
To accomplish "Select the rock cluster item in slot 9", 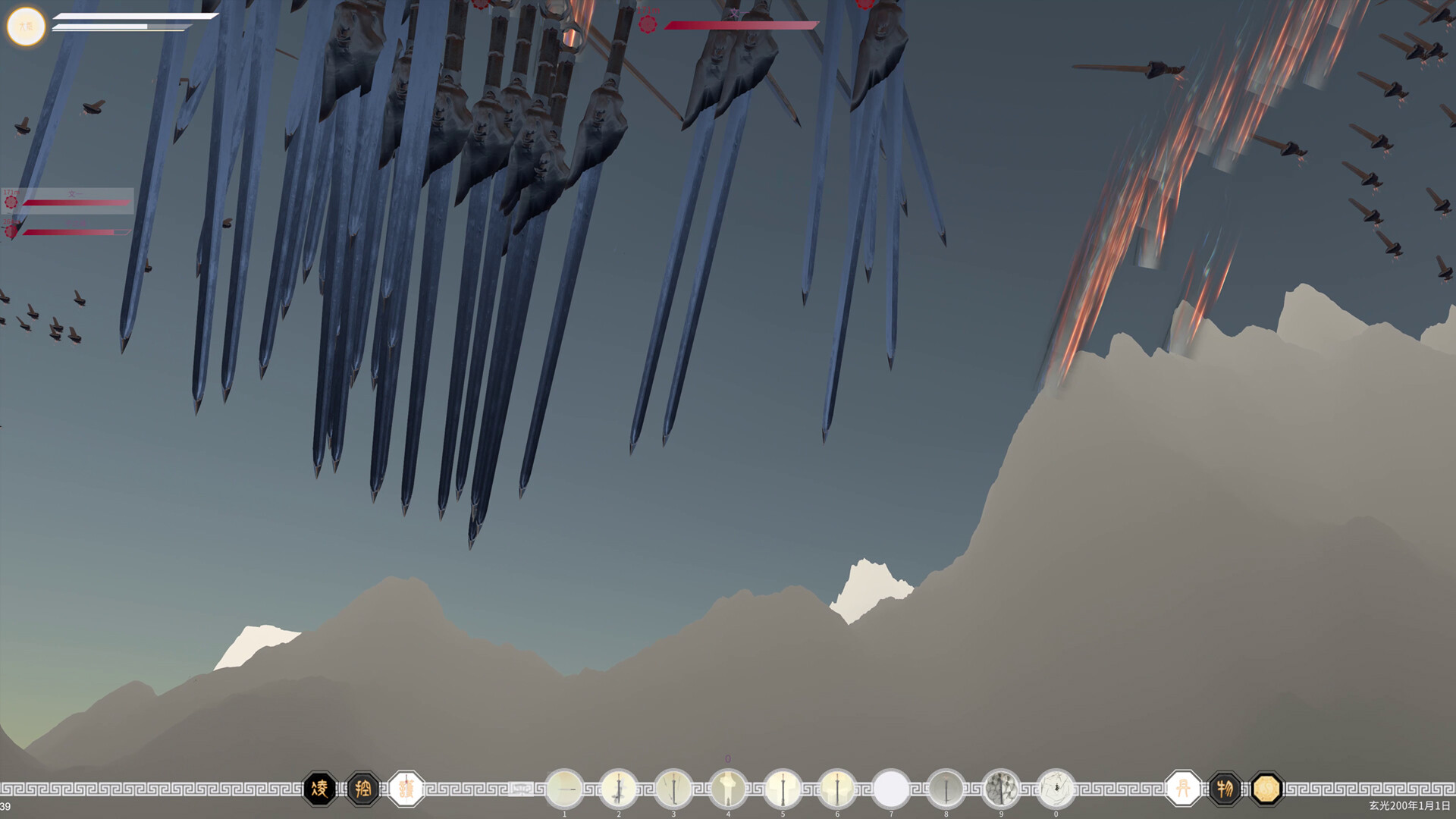I will [1001, 789].
